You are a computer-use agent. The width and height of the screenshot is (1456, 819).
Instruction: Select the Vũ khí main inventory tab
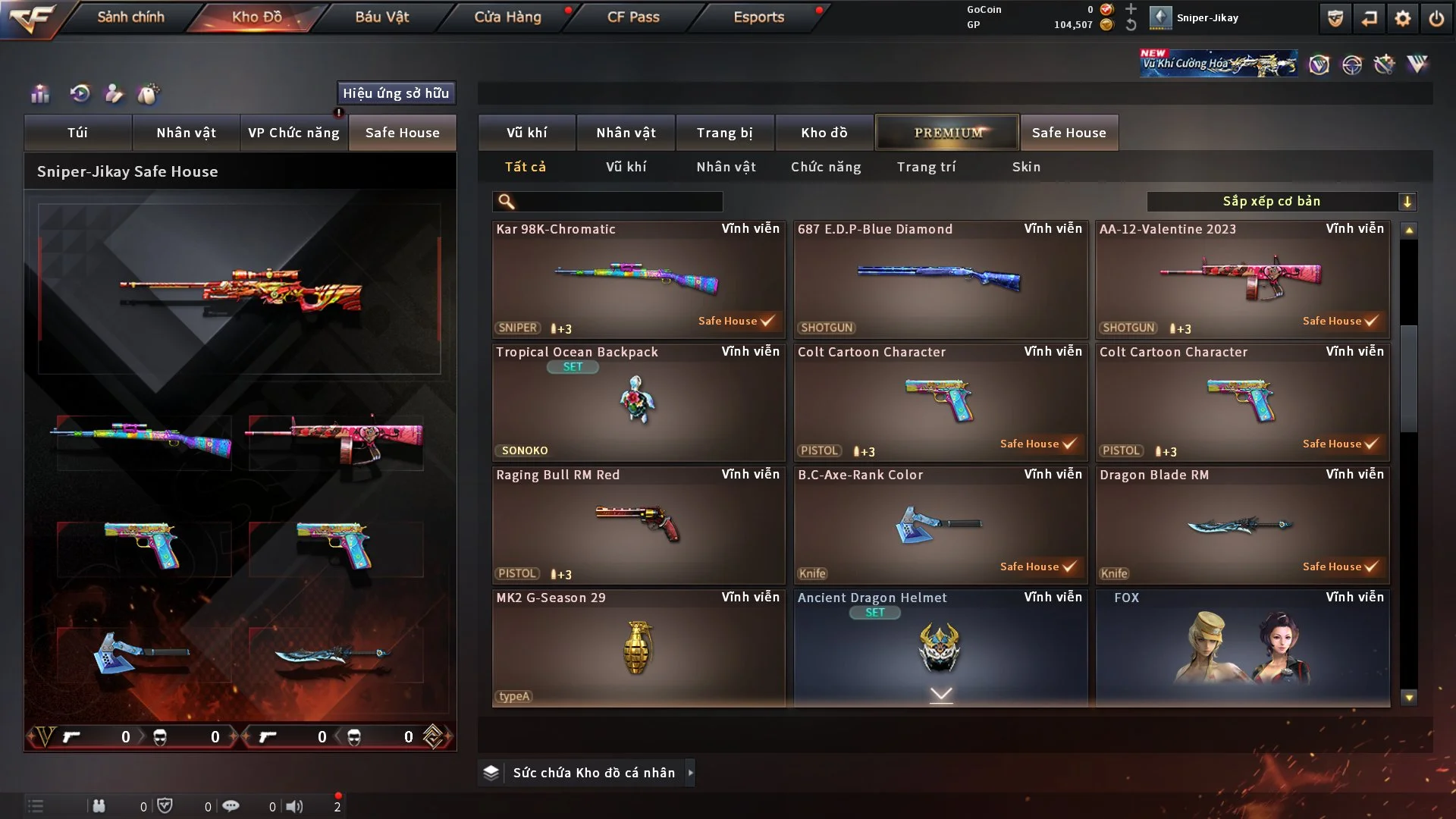527,133
